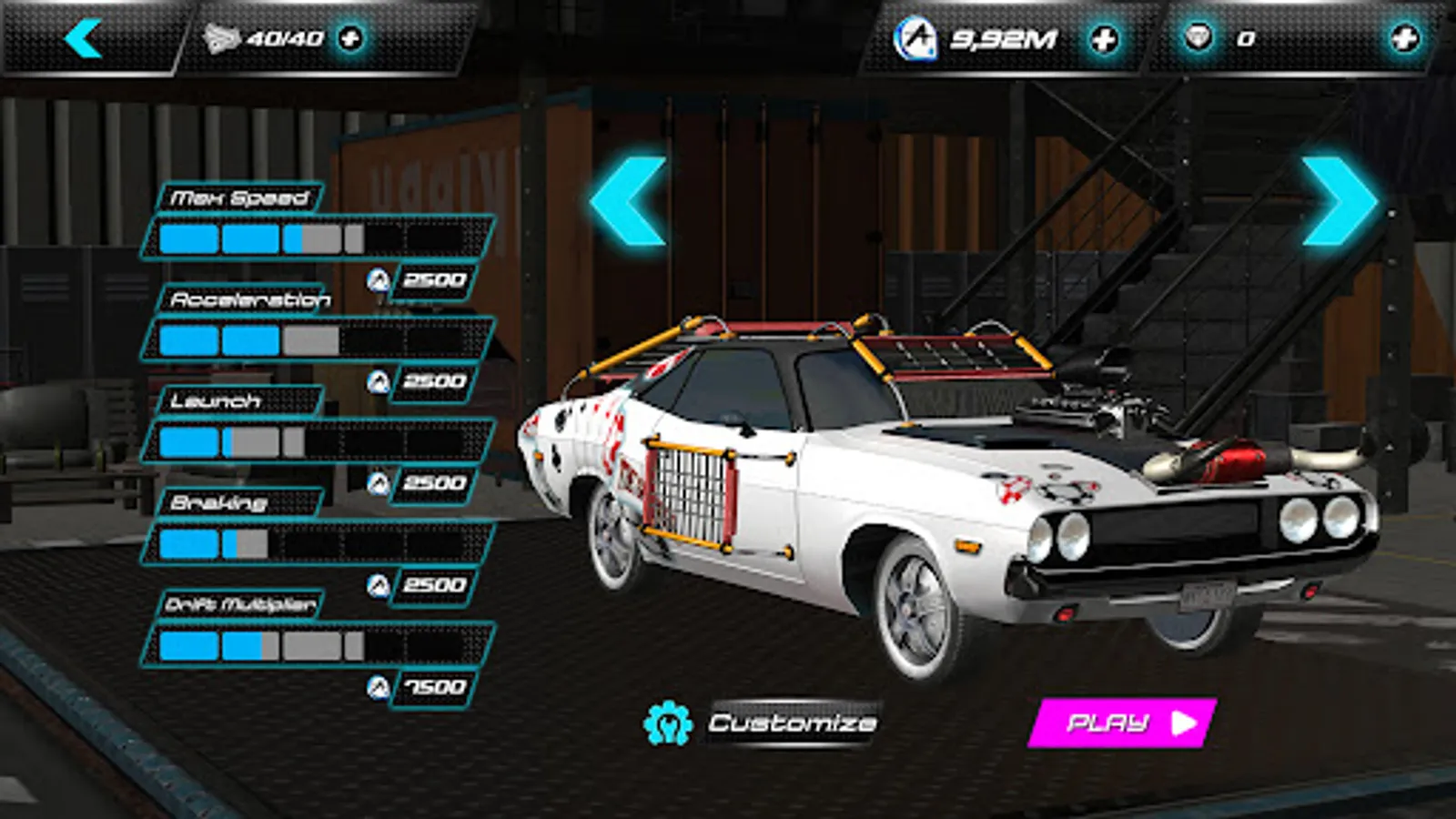Buy more coins via the 9,92M plus
Viewport: 1456px width, 819px height.
(x=1104, y=39)
